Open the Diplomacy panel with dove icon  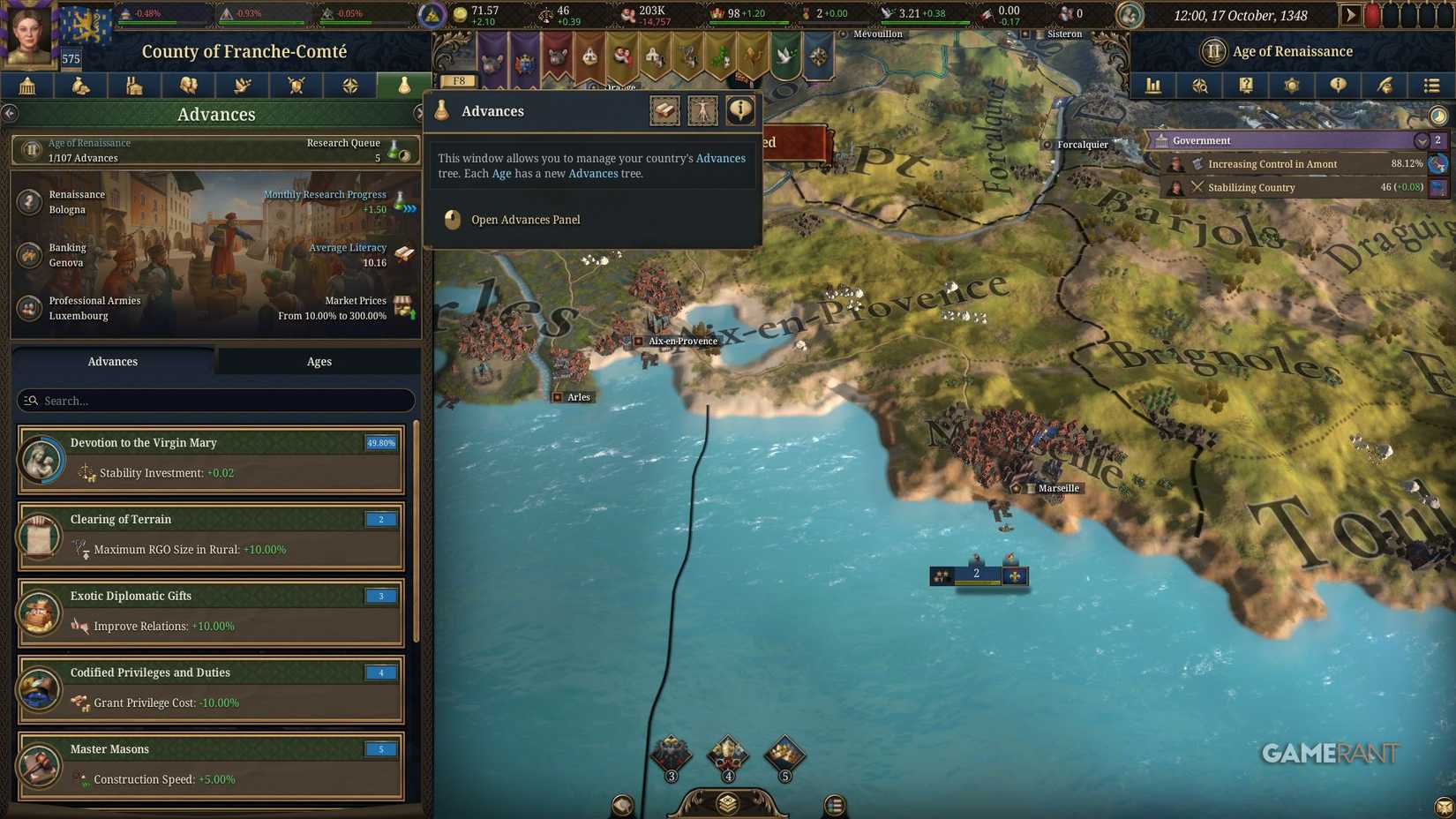click(x=242, y=86)
